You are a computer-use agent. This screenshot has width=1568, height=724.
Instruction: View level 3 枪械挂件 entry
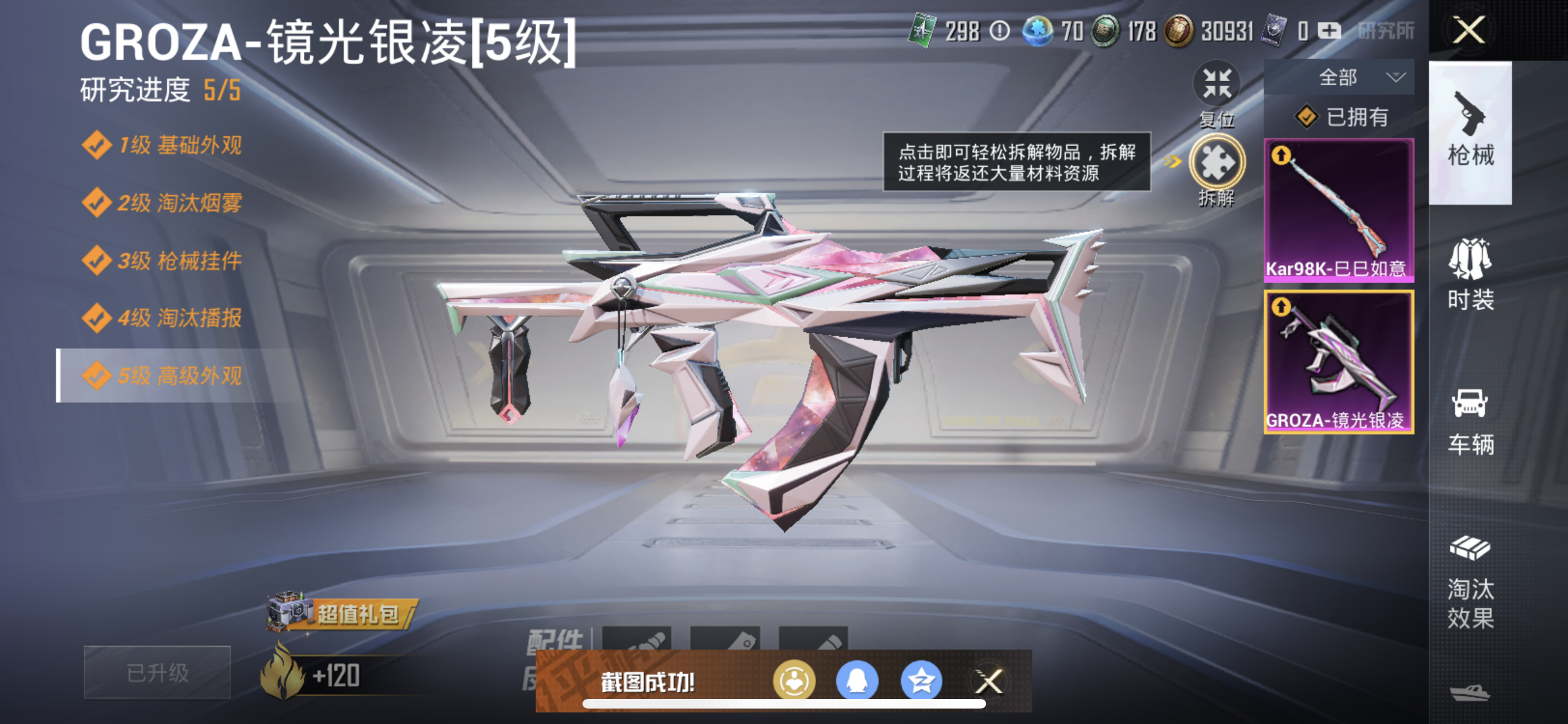[x=164, y=261]
